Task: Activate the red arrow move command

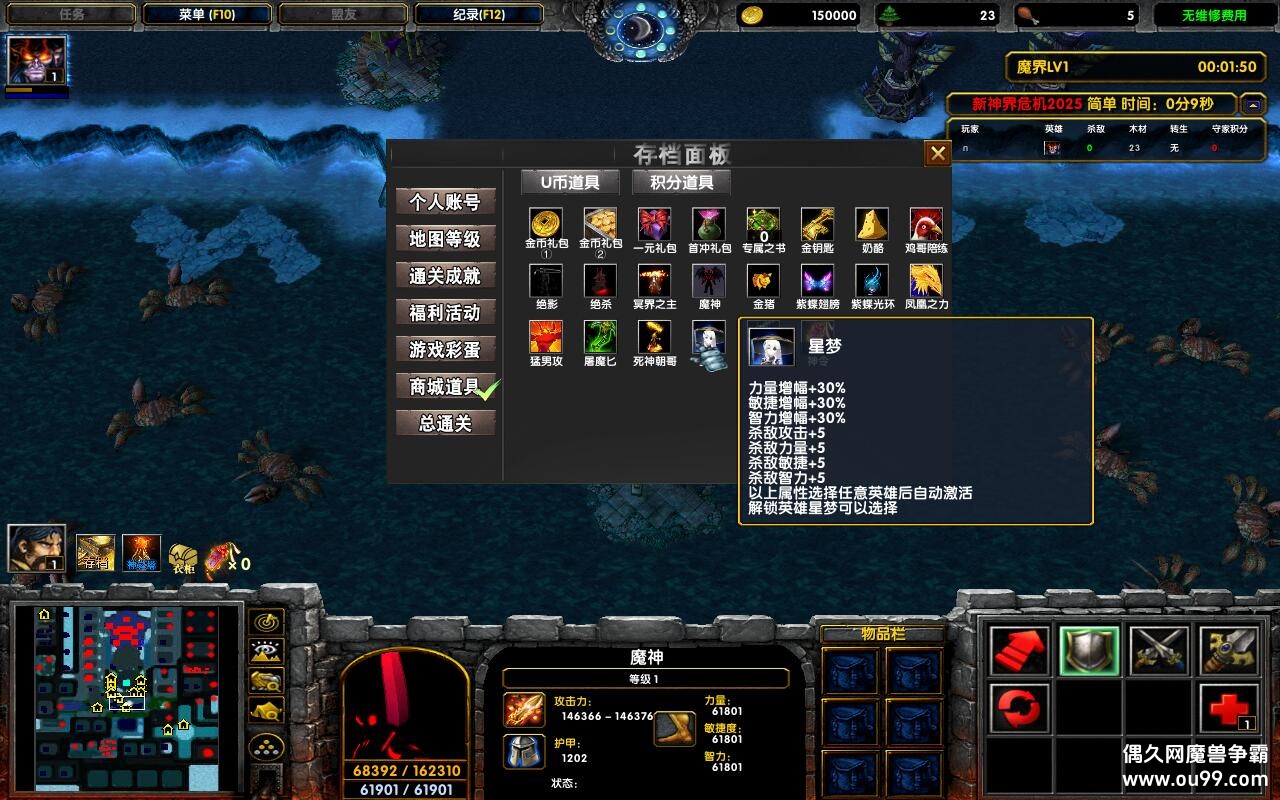Action: [x=1020, y=651]
